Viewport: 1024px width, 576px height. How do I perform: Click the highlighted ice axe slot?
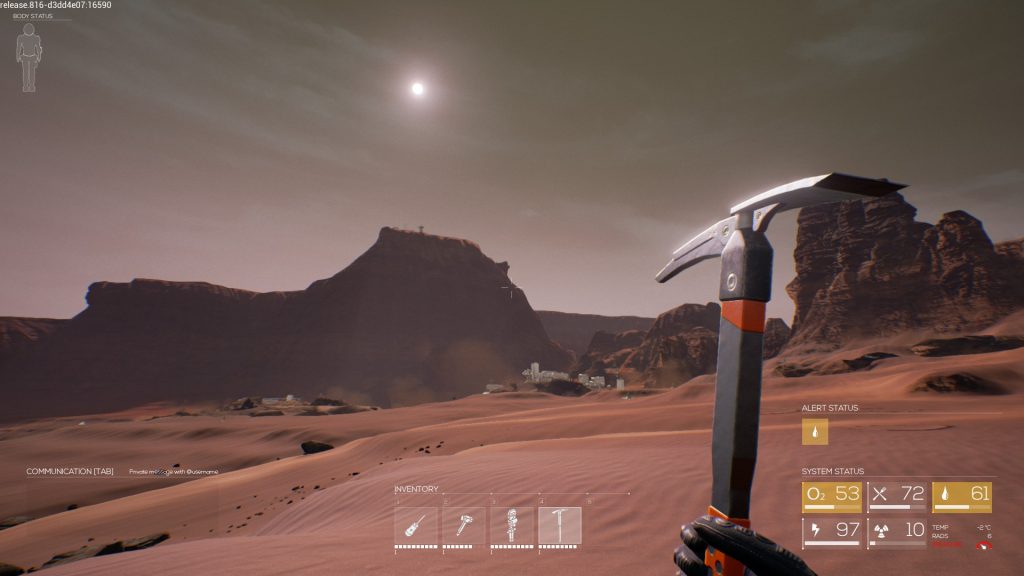559,525
